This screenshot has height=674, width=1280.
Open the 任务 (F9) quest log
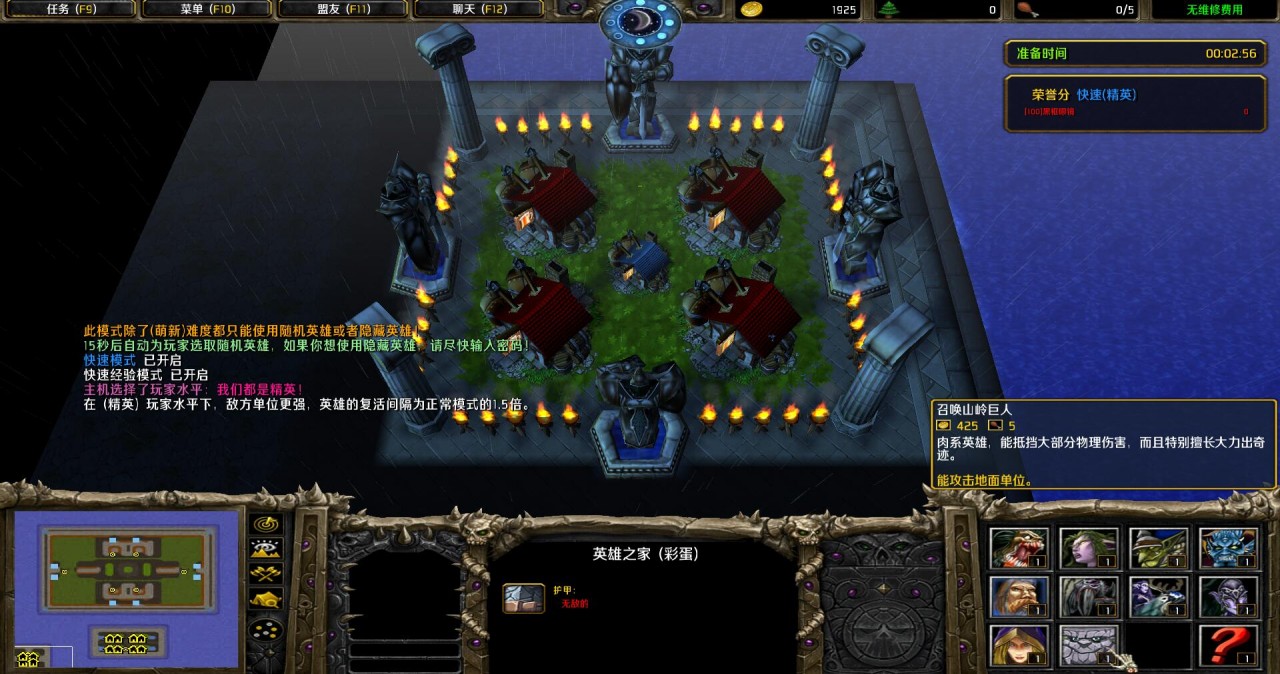pyautogui.click(x=71, y=9)
